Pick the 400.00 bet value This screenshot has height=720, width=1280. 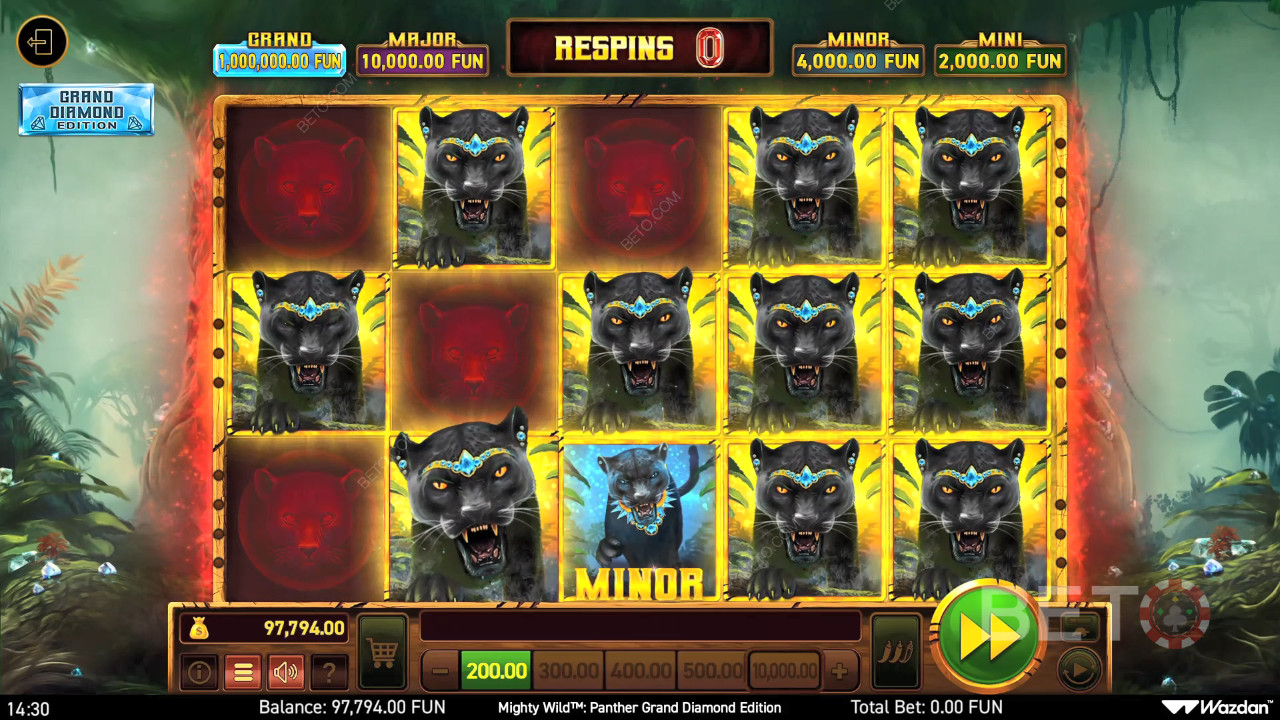[x=640, y=670]
